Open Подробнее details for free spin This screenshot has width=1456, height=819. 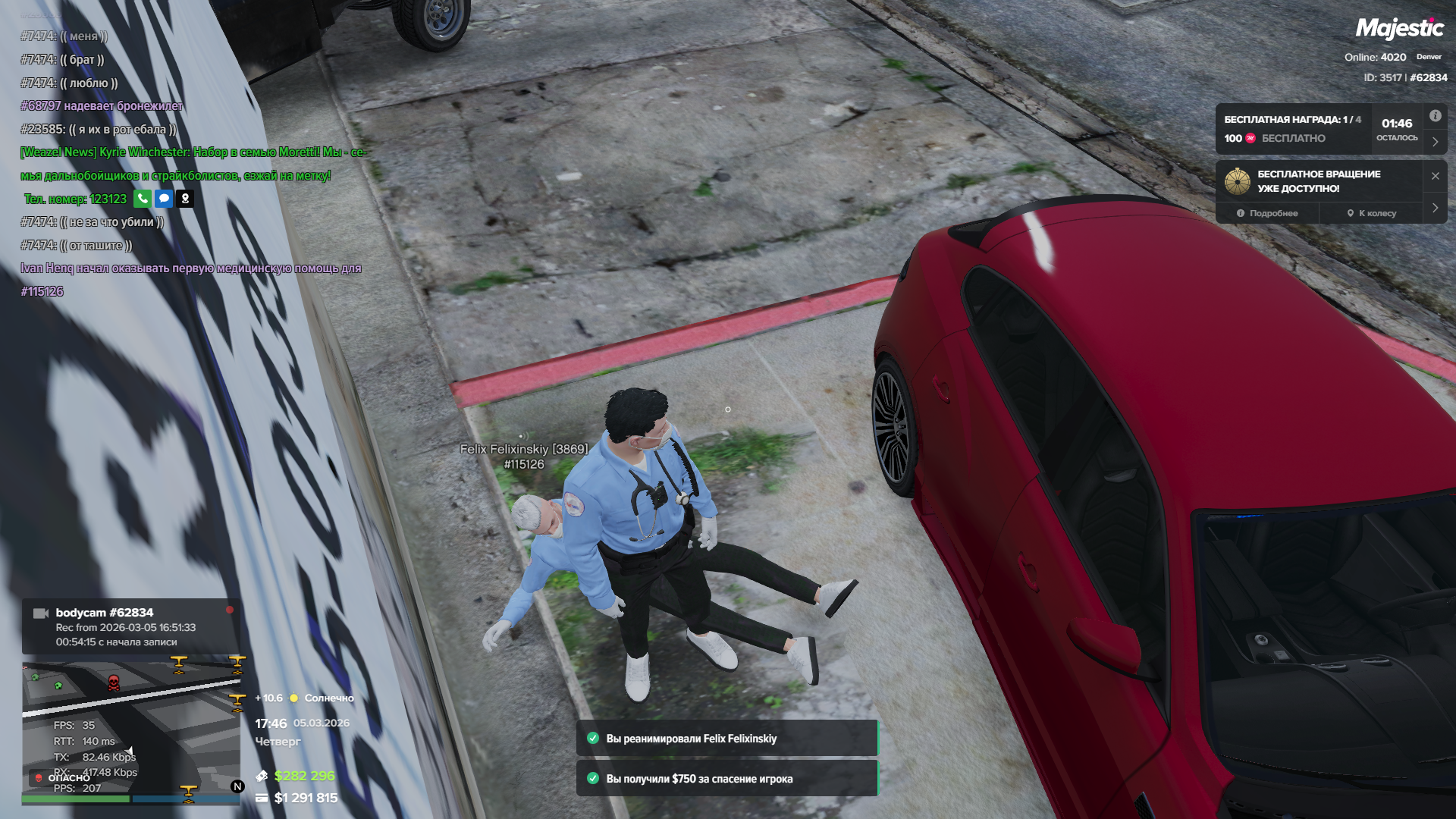point(1267,214)
